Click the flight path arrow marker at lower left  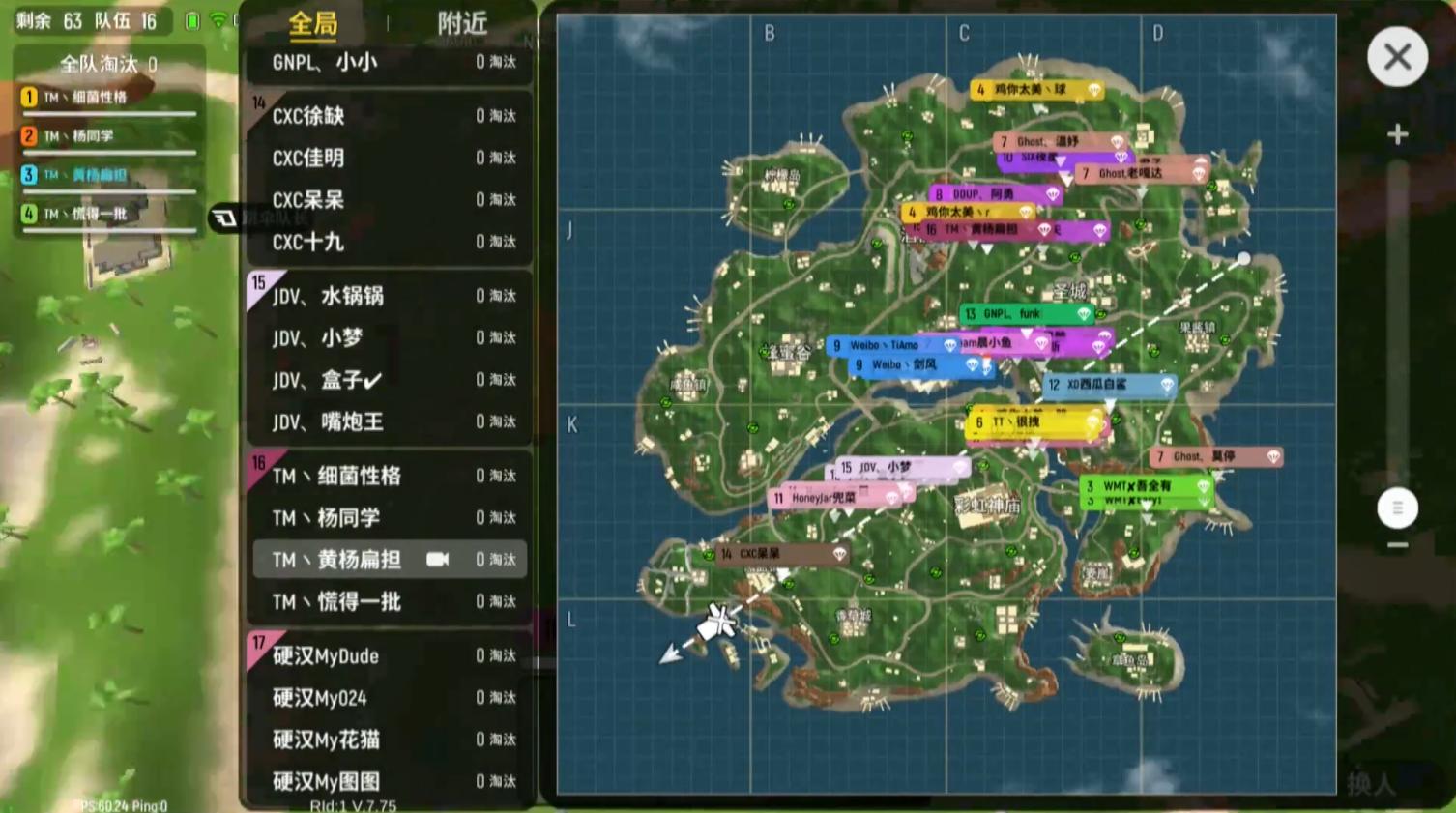[x=669, y=655]
